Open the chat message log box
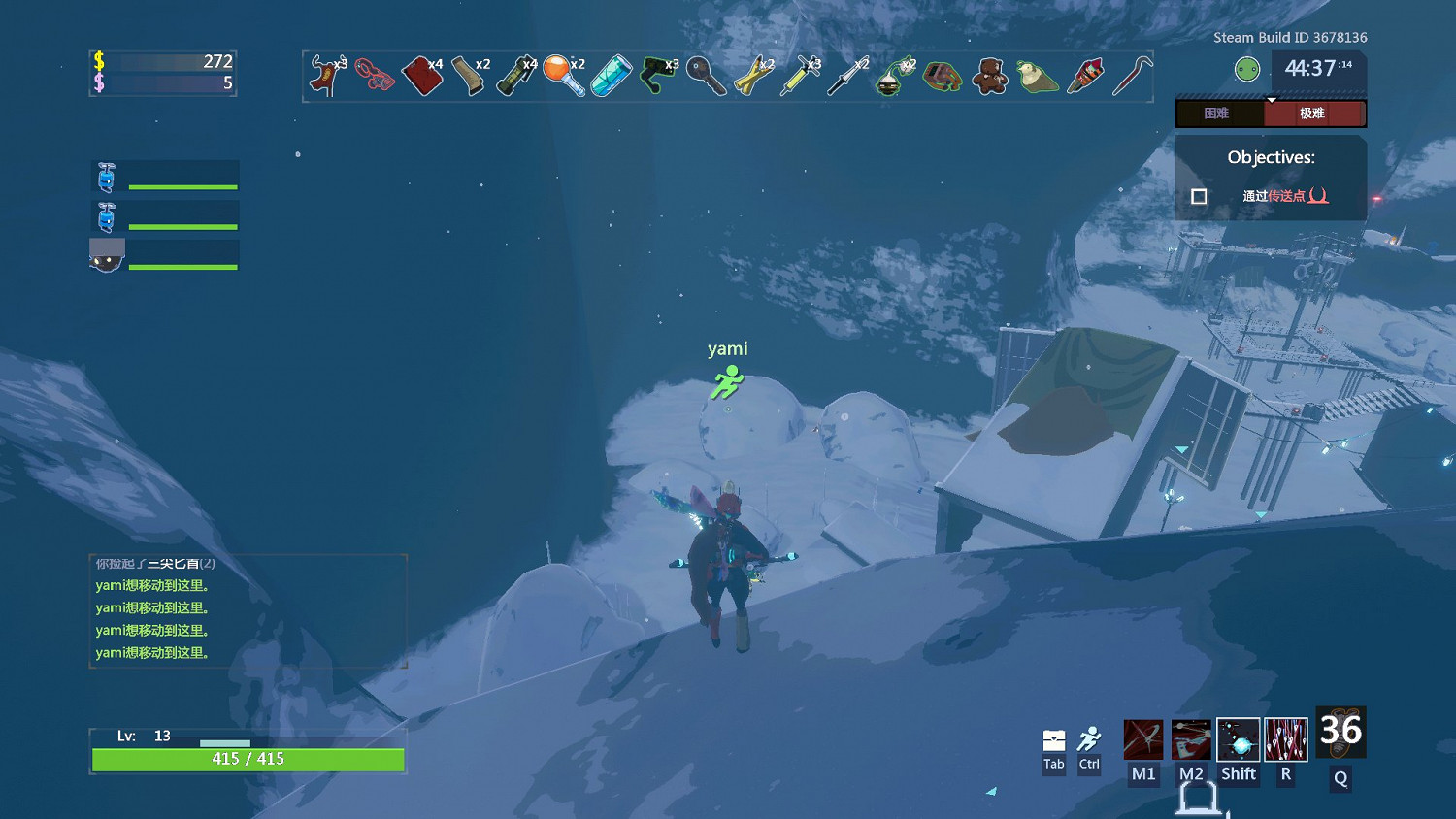1456x819 pixels. 248,611
